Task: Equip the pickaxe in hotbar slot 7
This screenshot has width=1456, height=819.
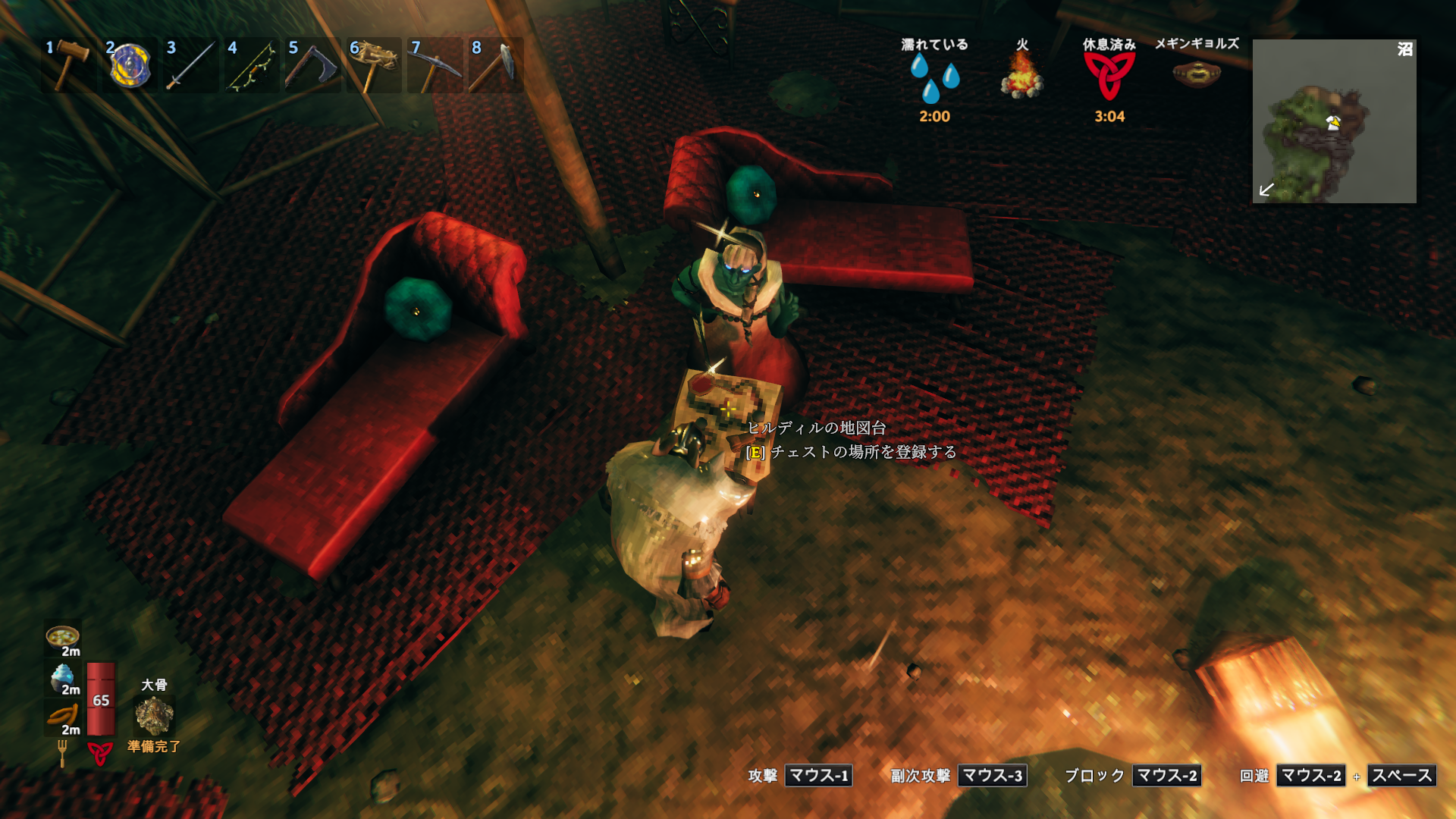Action: 435,65
